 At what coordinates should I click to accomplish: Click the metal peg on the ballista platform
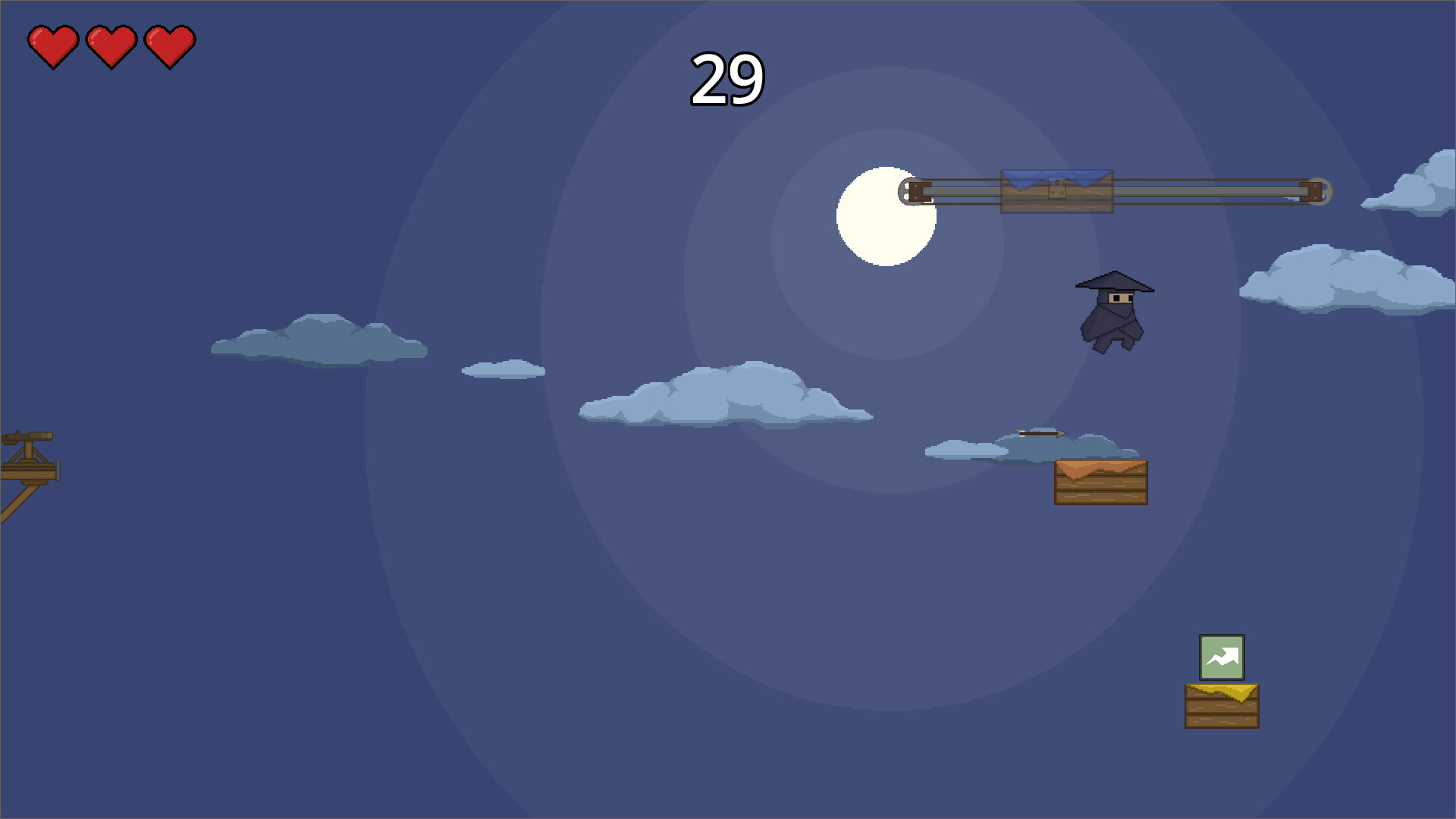point(58,470)
